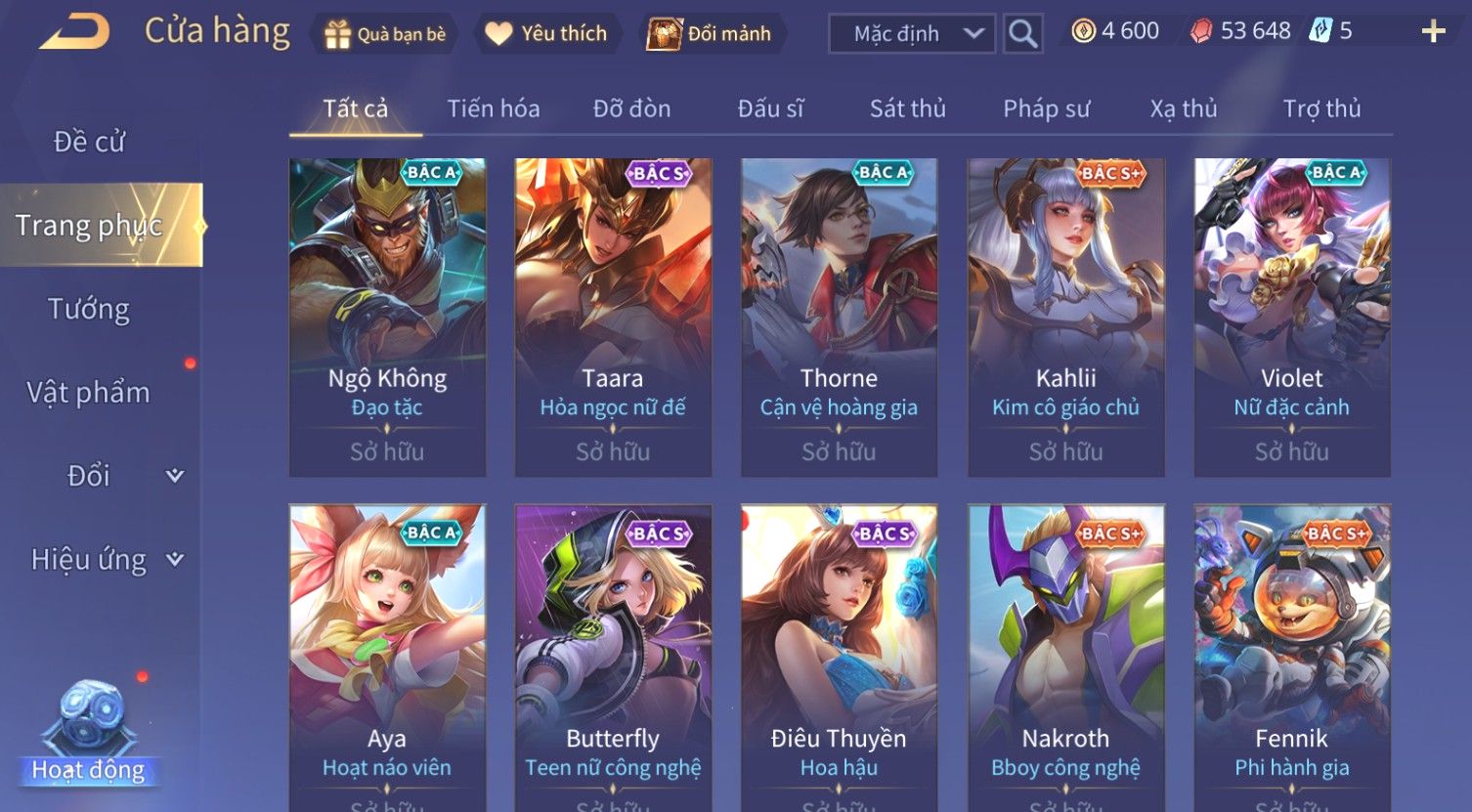
Task: Go to the Tướng heroes section
Action: [89, 309]
